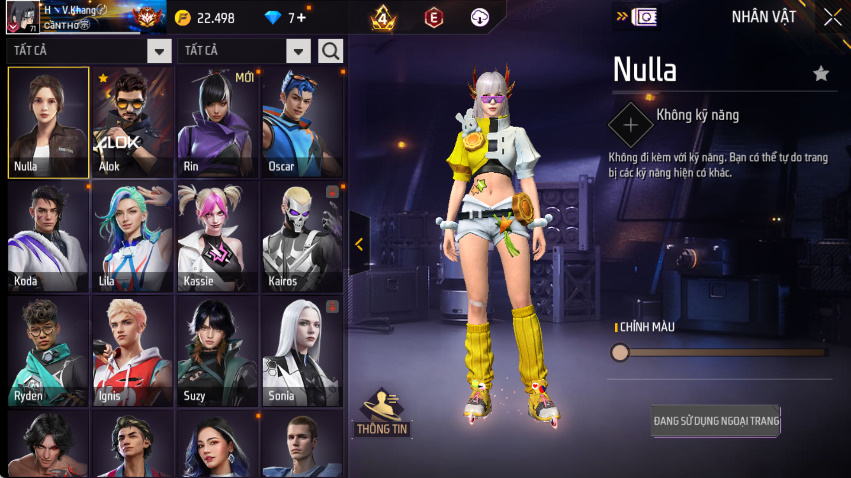Close the Nhân Vật character screen

pos(832,17)
